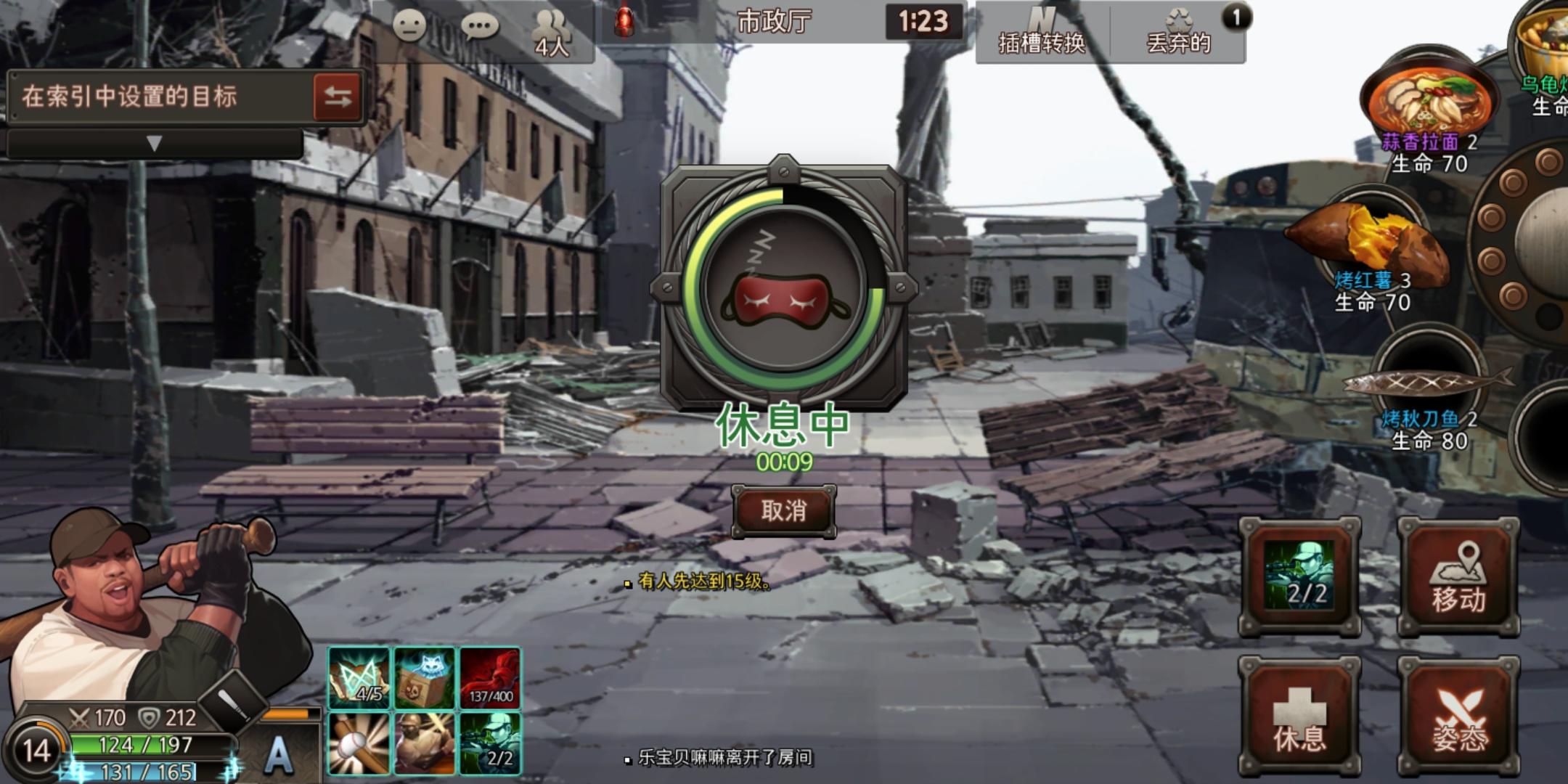Expand the target index dropdown arrow
1568x784 pixels.
click(155, 143)
